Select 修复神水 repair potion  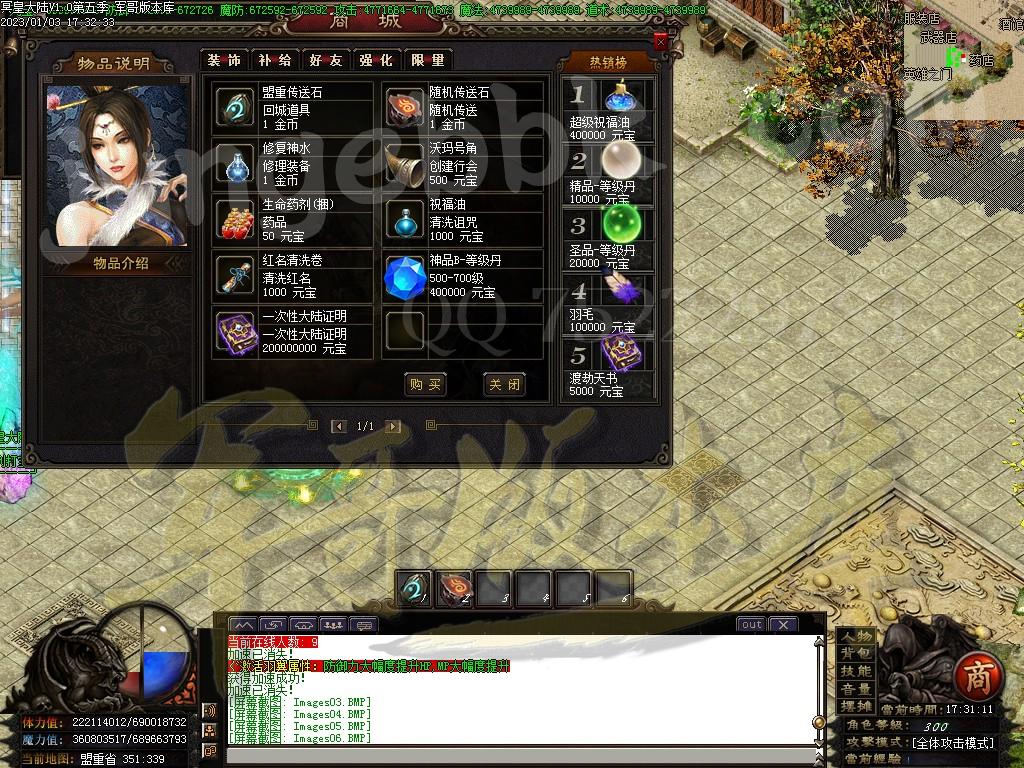pos(237,164)
